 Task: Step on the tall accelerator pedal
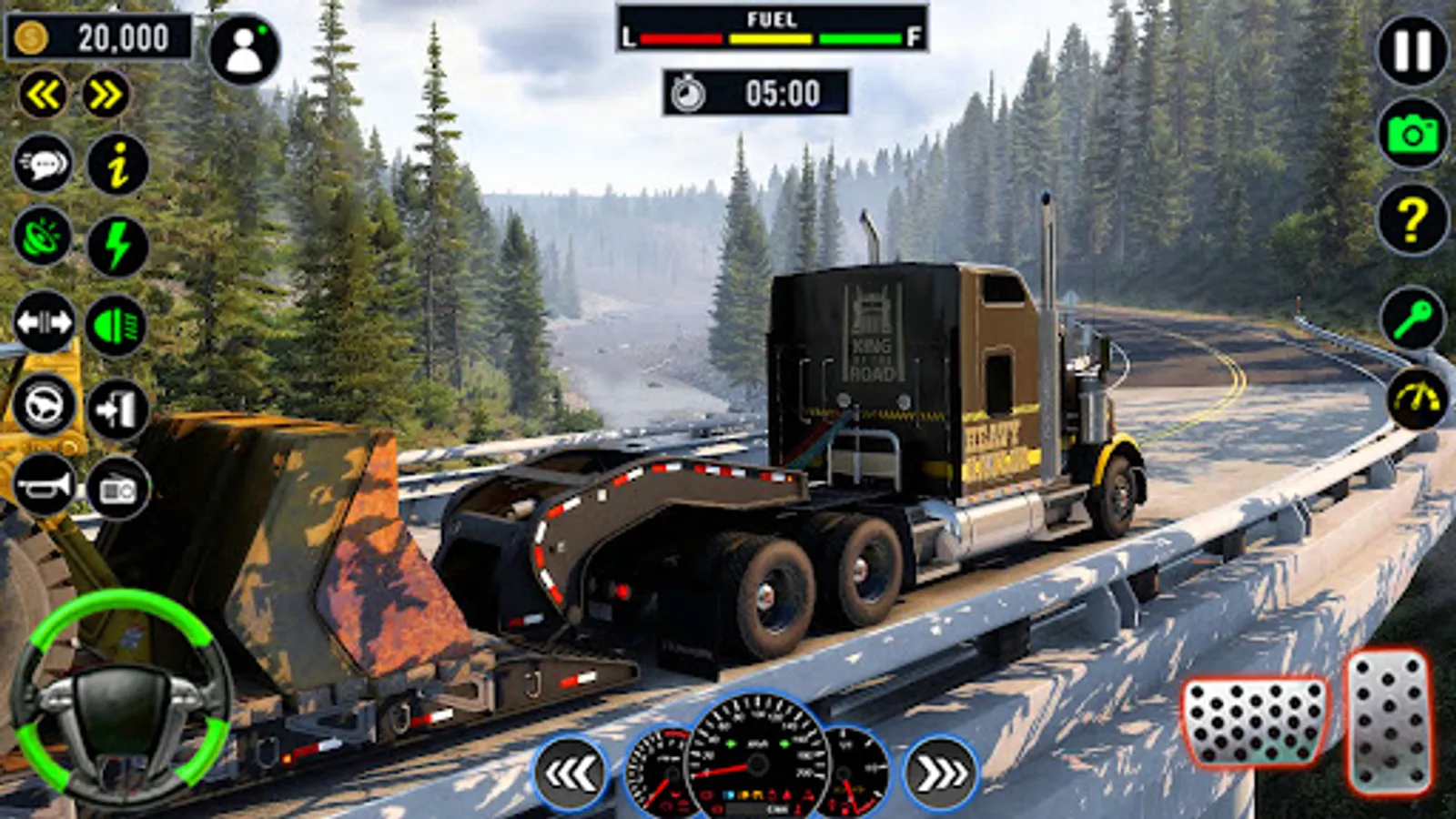pyautogui.click(x=1389, y=723)
